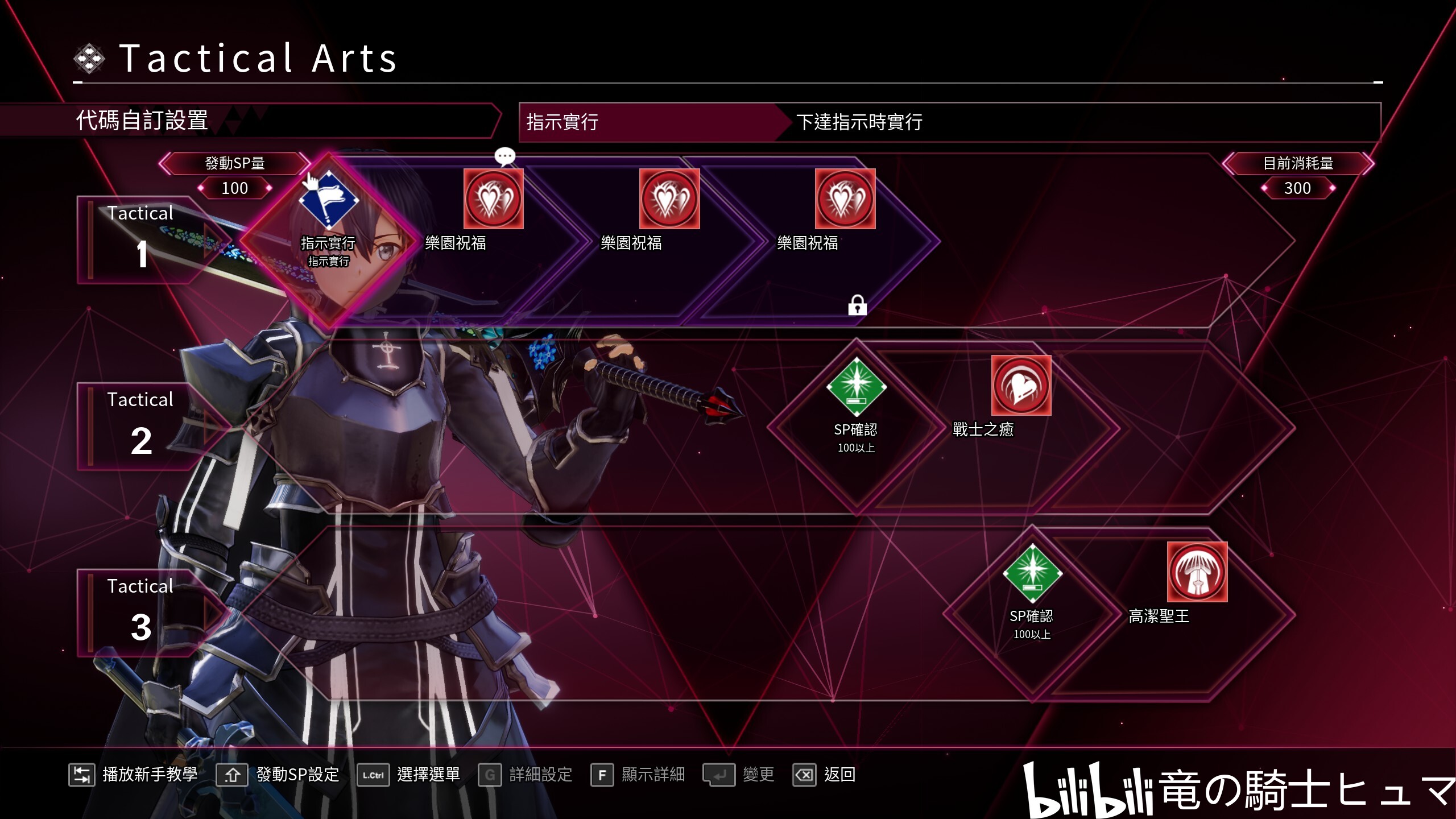Select the 戰士之癒 skill icon
Screen dimensions: 1456x819
[1021, 386]
